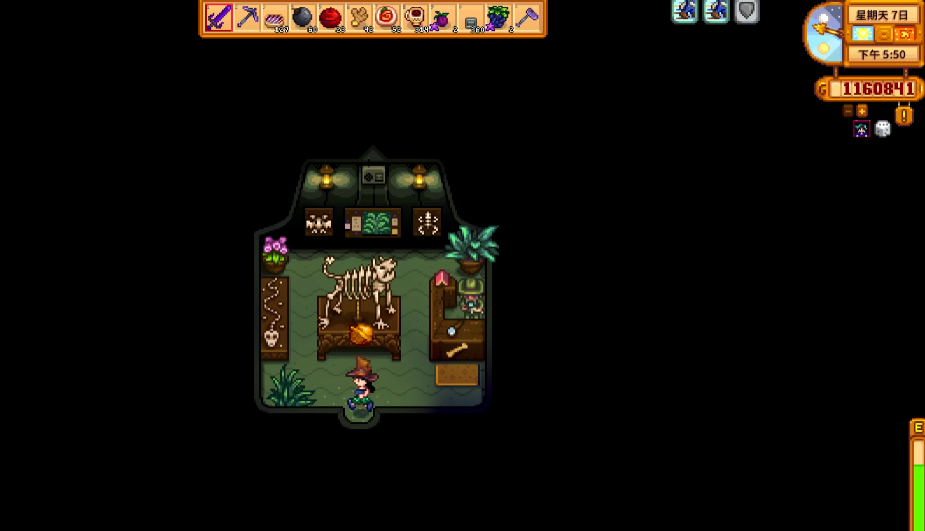Choose the grape bunch slot
This screenshot has height=531, width=925.
(x=498, y=18)
